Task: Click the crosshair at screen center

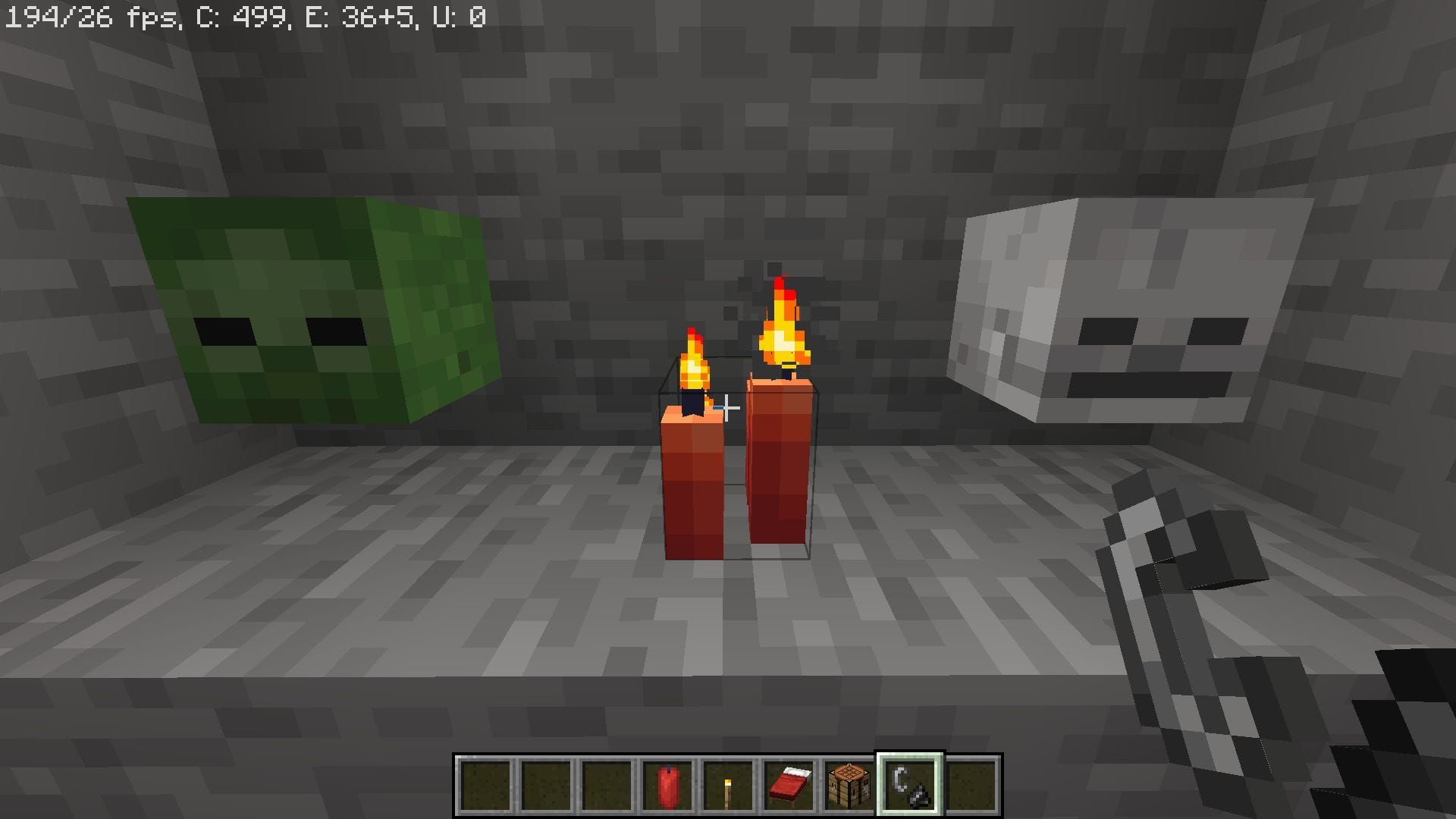Action: (x=728, y=409)
